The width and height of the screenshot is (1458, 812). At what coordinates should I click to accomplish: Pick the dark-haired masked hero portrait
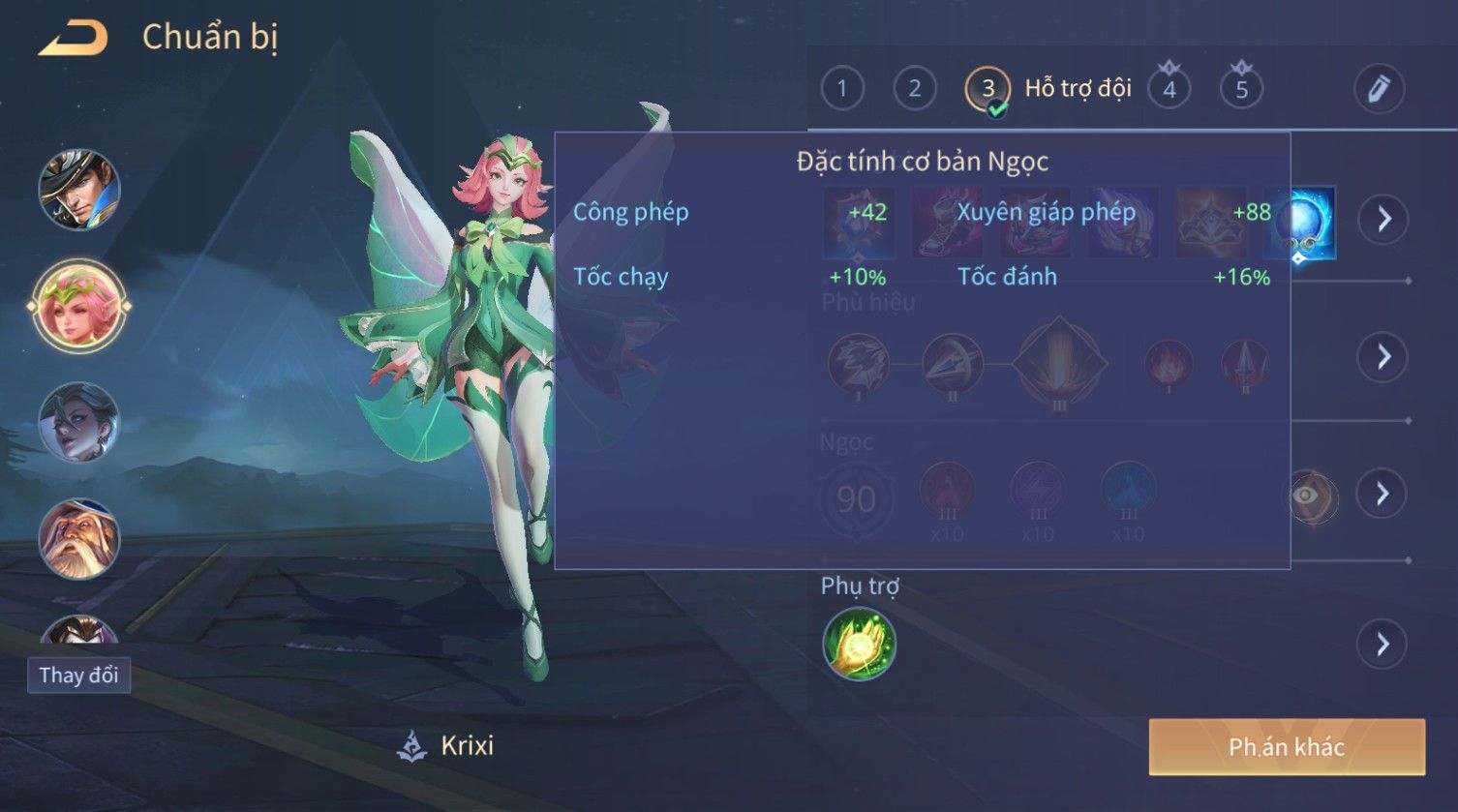tap(79, 422)
